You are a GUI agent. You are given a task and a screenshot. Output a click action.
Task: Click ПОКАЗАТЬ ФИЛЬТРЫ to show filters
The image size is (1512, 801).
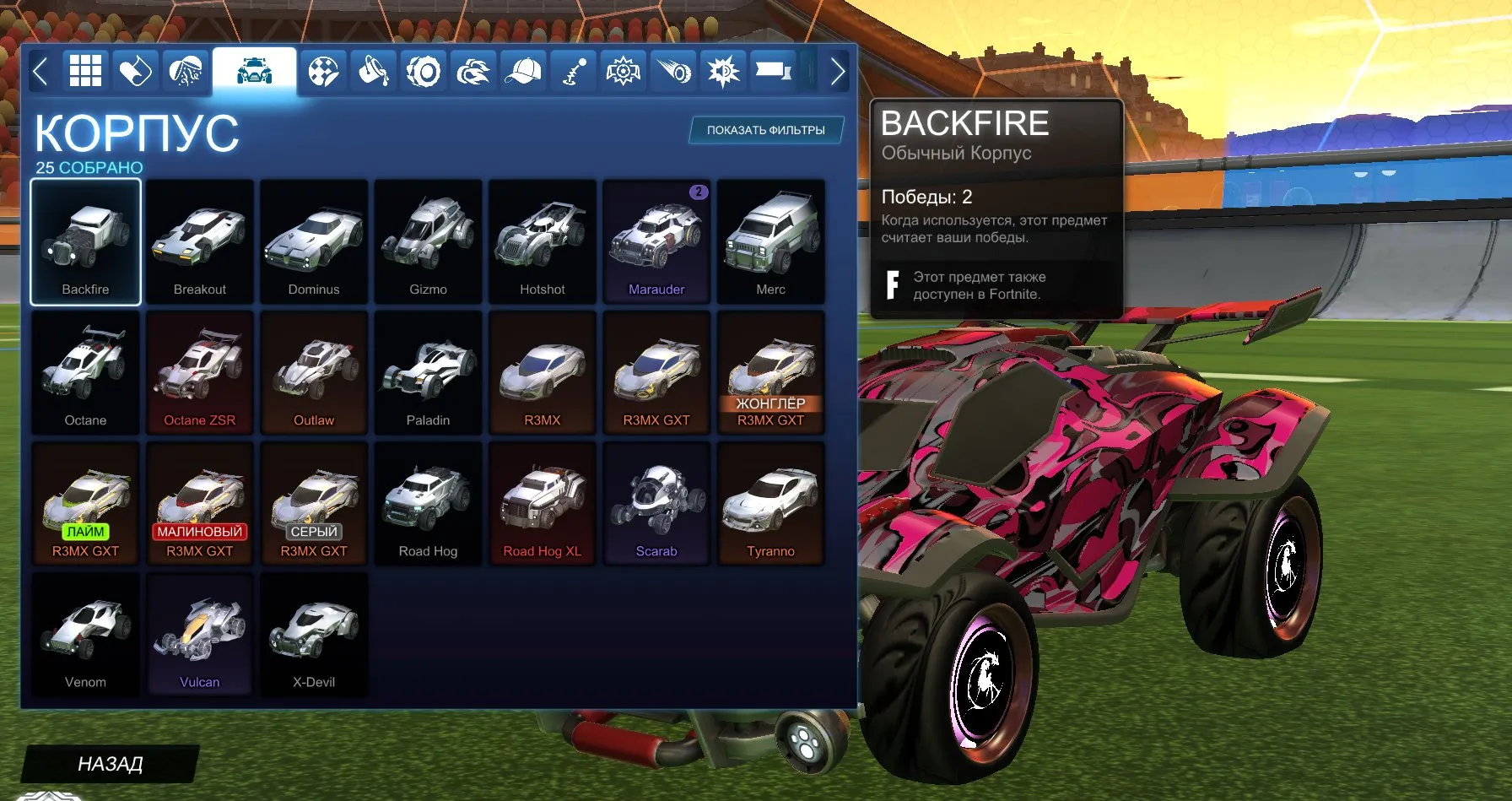[764, 131]
